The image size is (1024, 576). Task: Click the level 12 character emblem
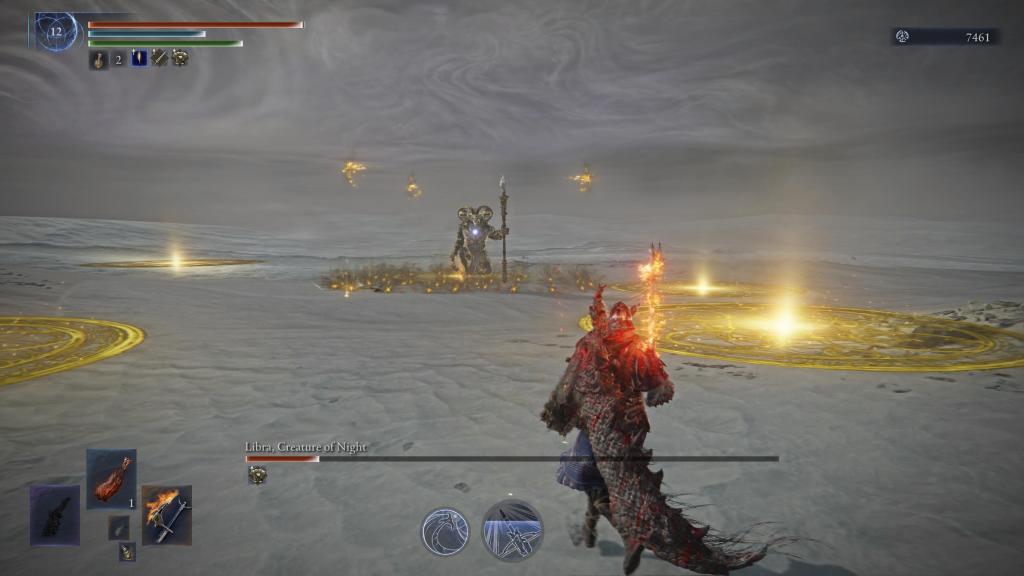click(56, 31)
